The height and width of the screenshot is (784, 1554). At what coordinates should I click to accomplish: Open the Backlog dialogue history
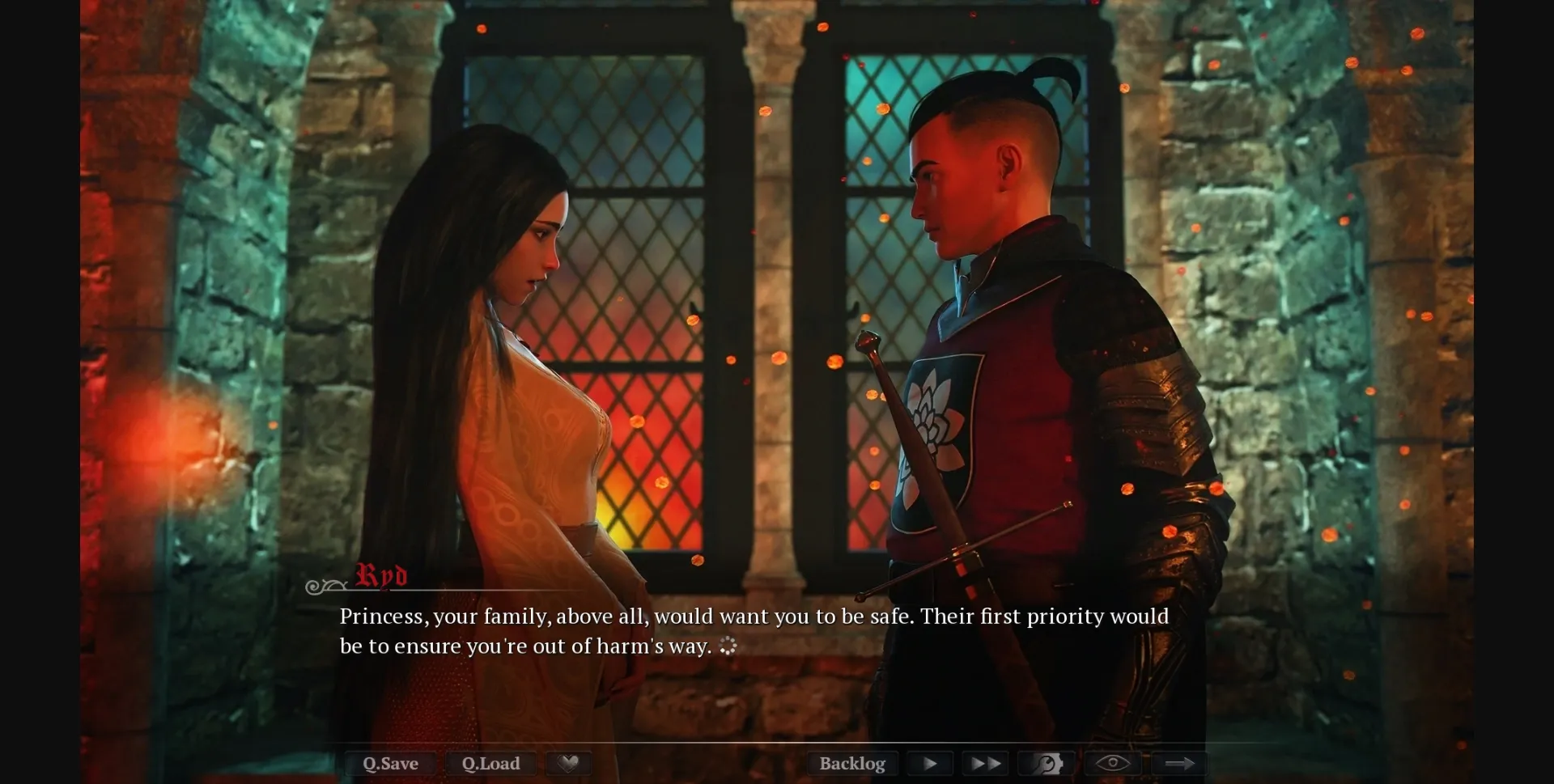[851, 763]
